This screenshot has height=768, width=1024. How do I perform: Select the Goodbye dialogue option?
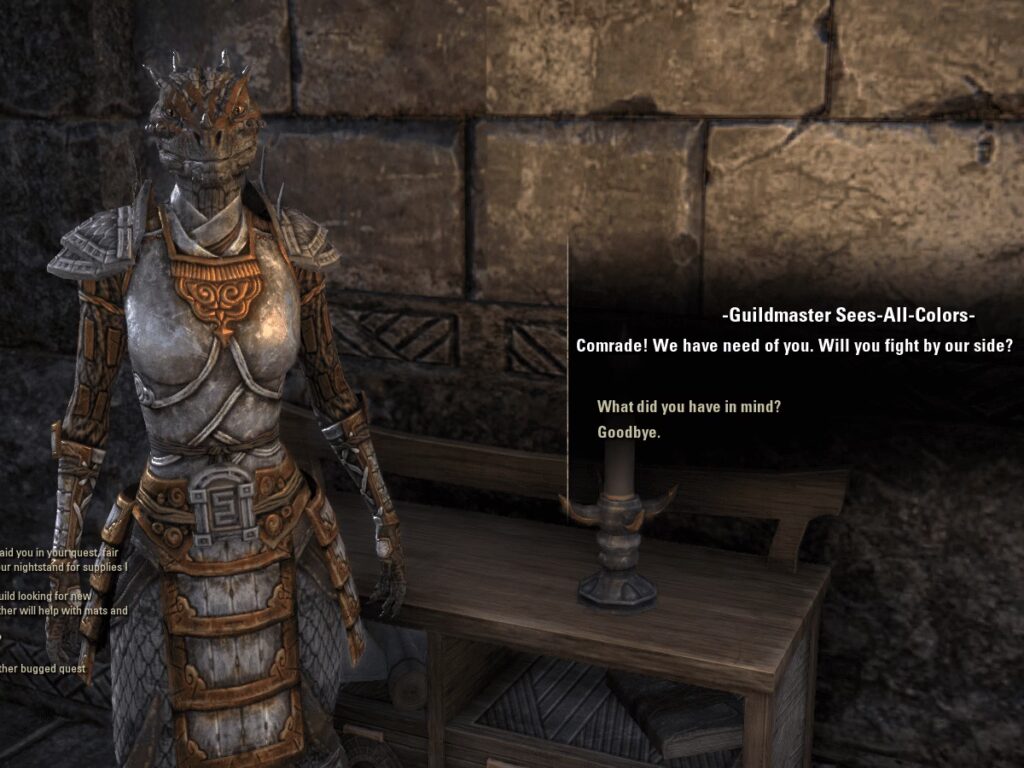pos(628,433)
